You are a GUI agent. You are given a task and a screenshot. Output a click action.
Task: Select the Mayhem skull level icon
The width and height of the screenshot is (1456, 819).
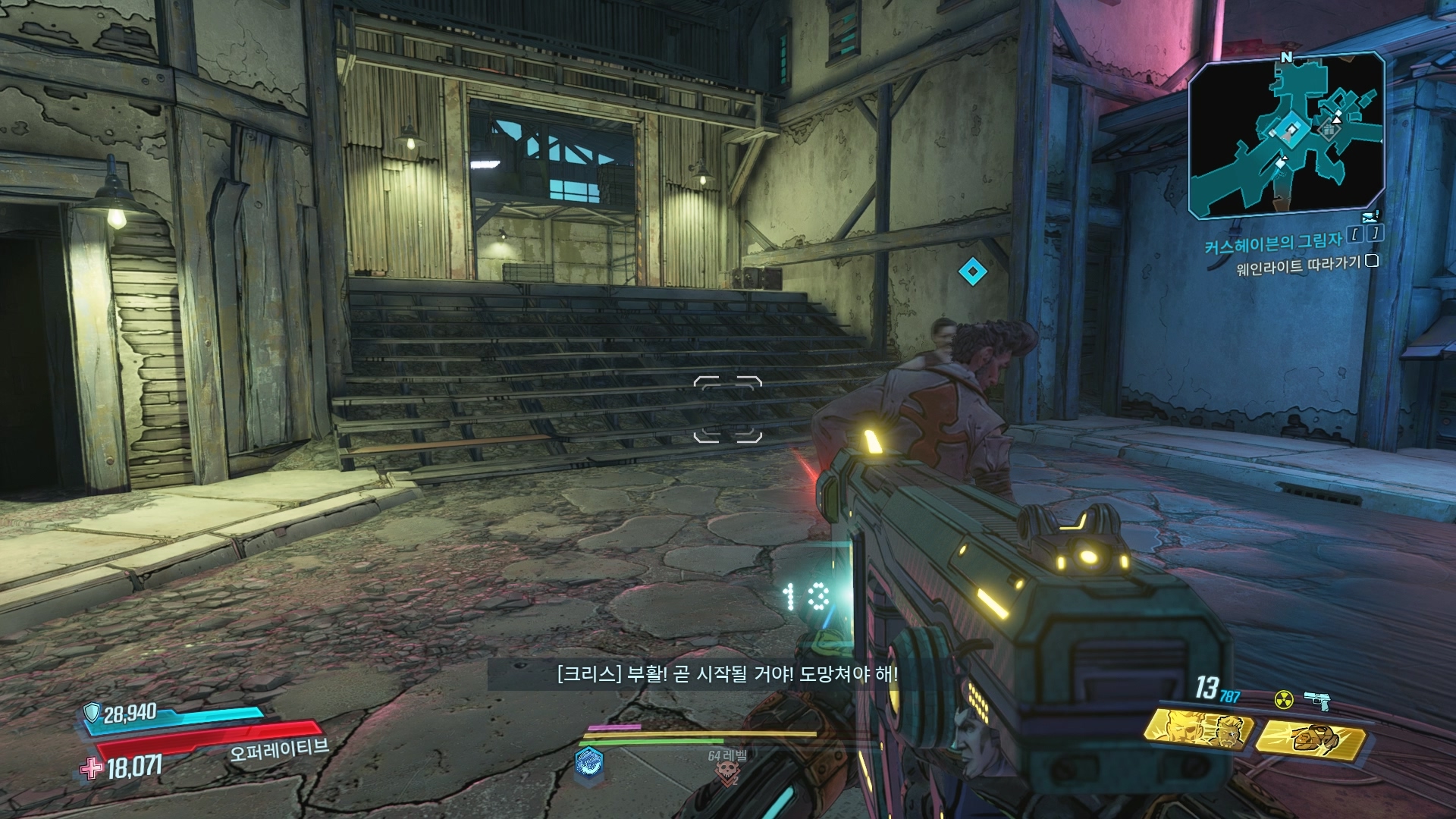(727, 773)
